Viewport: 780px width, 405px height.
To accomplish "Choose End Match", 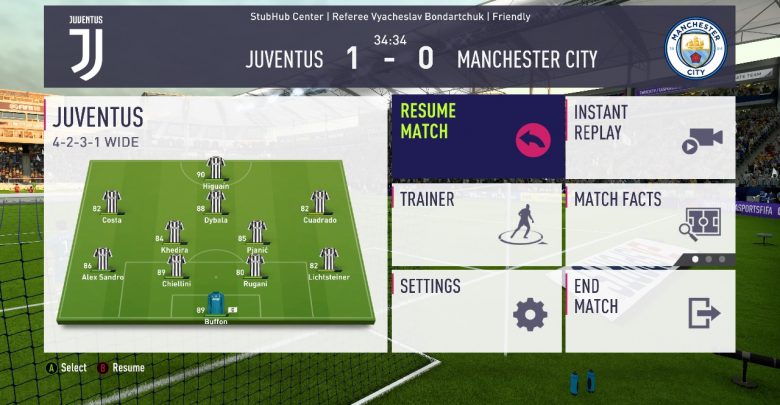I will coord(650,310).
